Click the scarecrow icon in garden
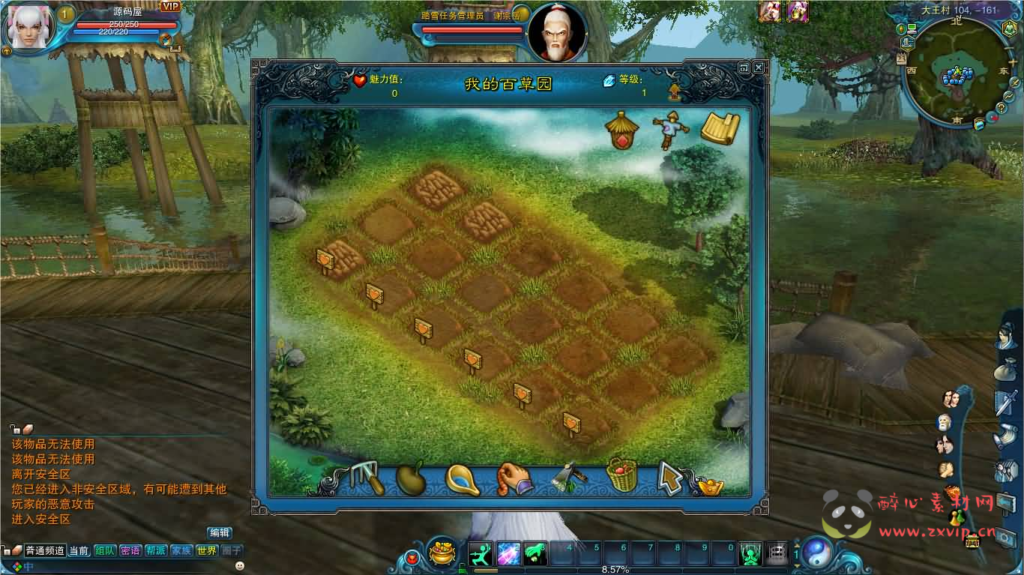Image resolution: width=1024 pixels, height=575 pixels. [667, 130]
